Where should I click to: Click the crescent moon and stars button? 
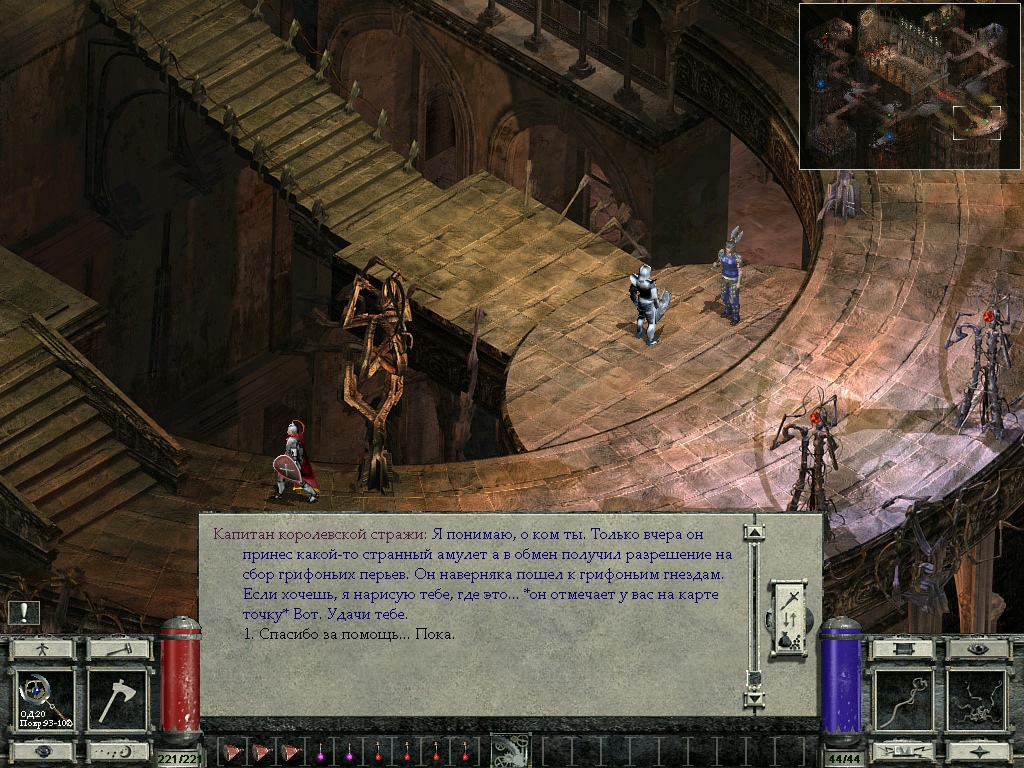[x=117, y=750]
